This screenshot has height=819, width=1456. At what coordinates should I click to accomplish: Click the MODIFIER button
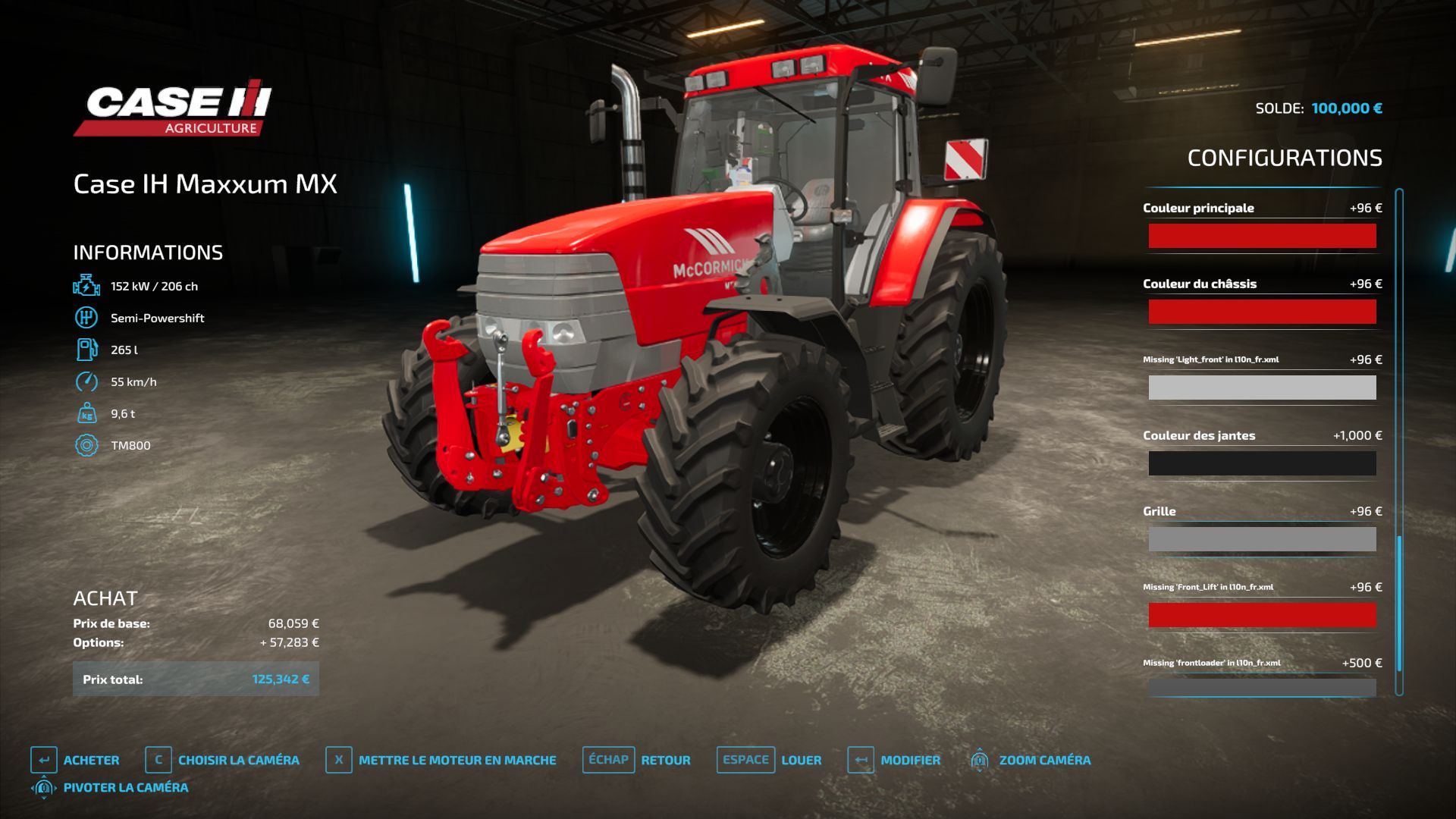[894, 760]
